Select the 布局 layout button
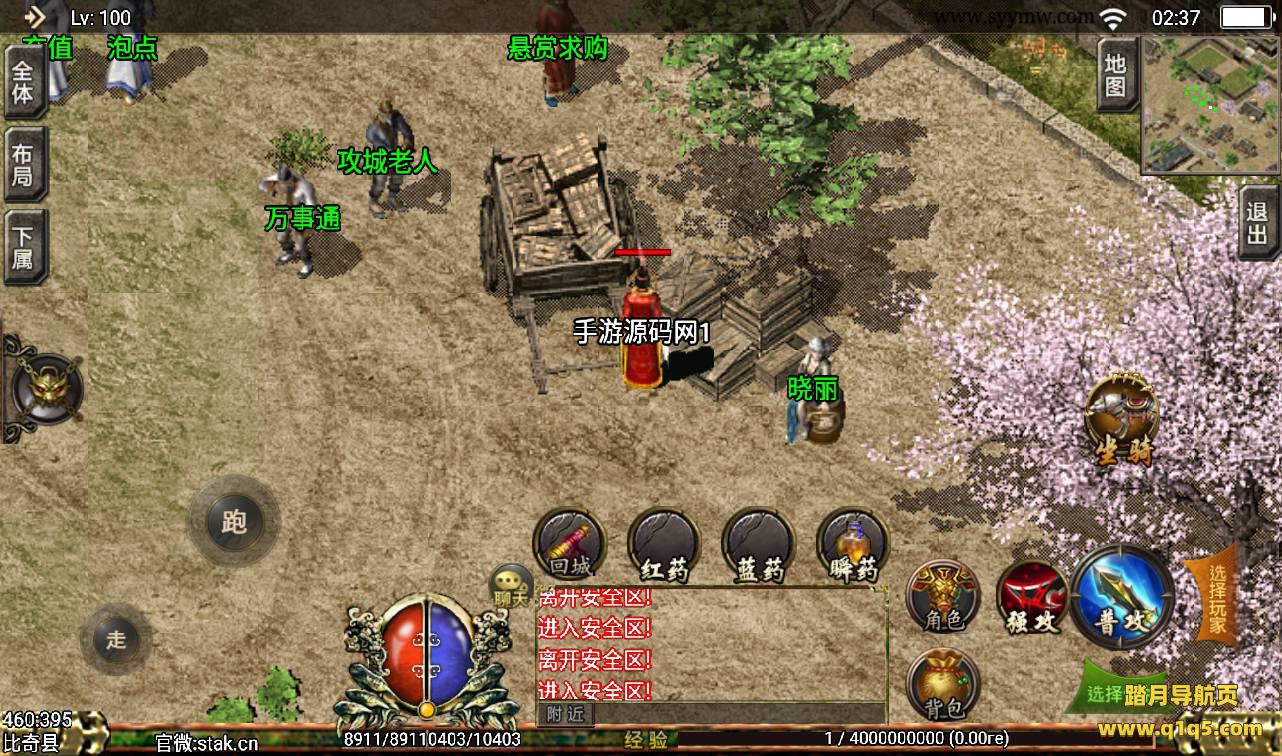The image size is (1282, 756). tap(23, 165)
